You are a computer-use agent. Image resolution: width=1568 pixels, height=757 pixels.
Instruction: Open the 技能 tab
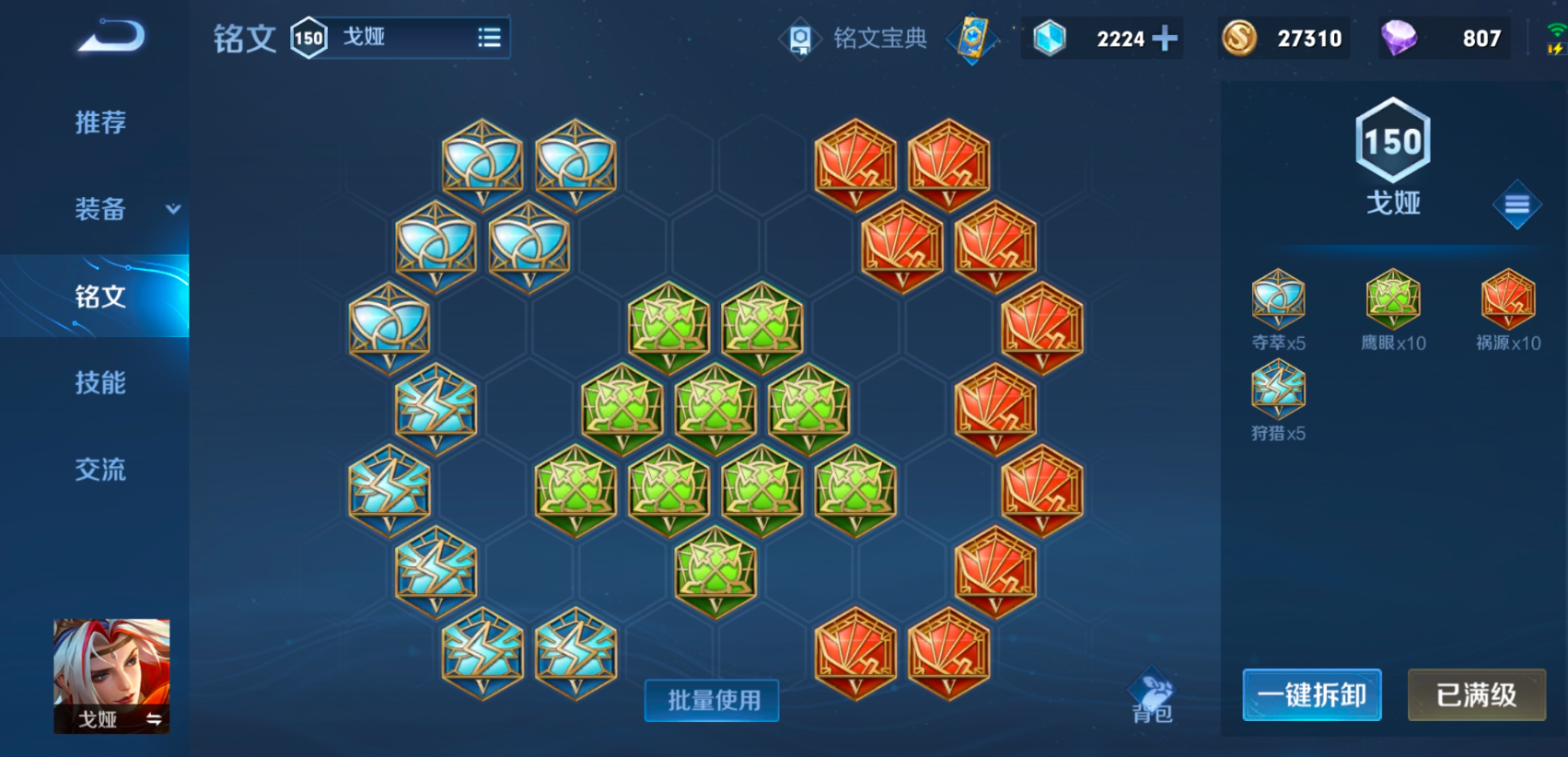click(x=99, y=382)
